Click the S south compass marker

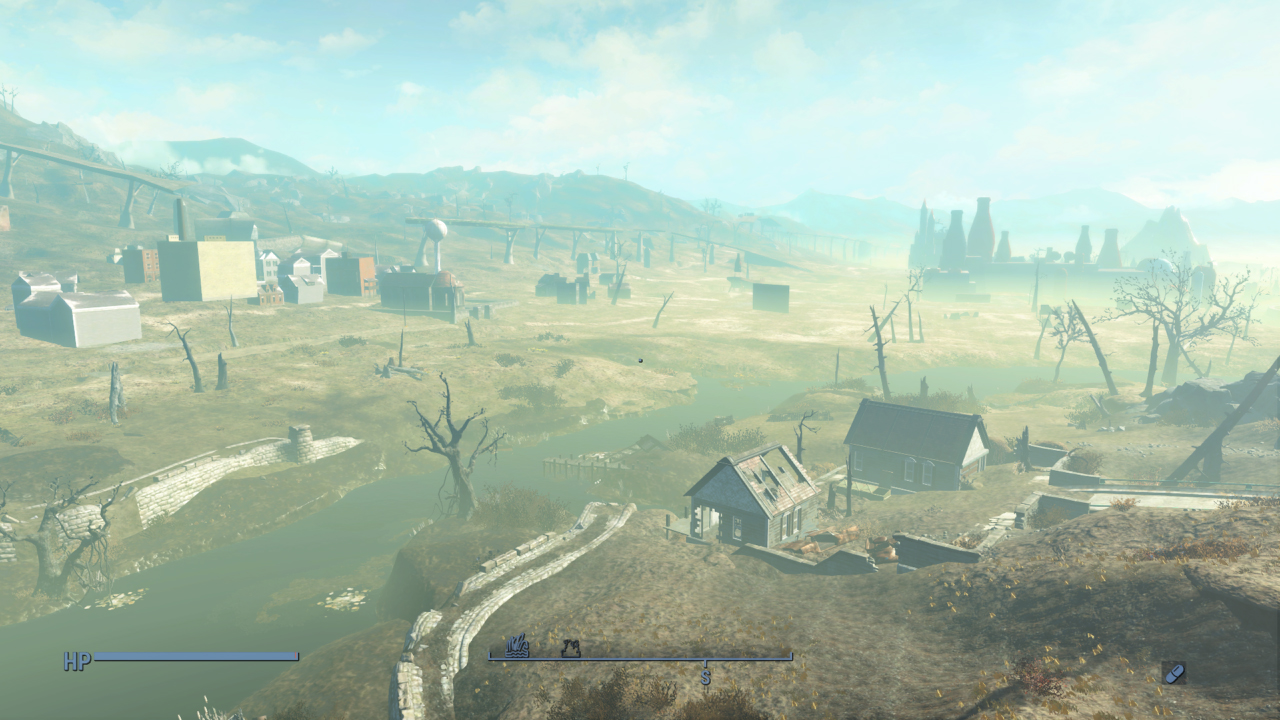(705, 677)
